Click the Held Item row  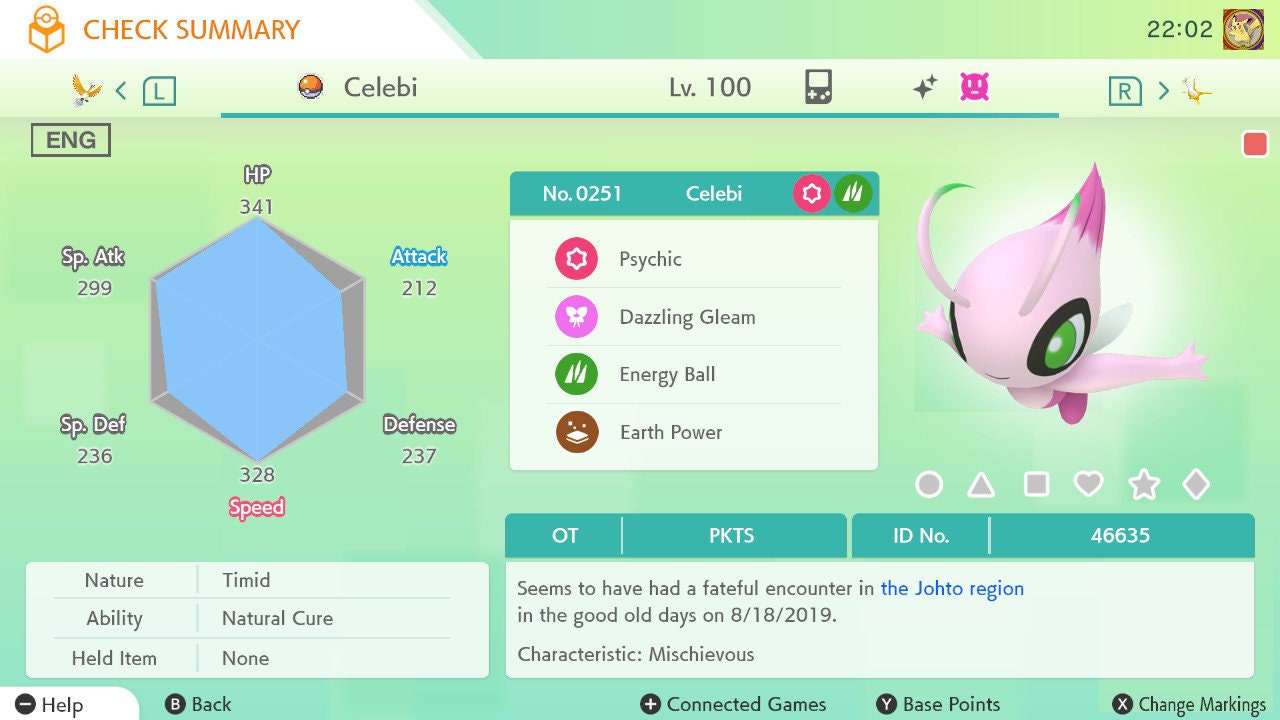[245, 659]
